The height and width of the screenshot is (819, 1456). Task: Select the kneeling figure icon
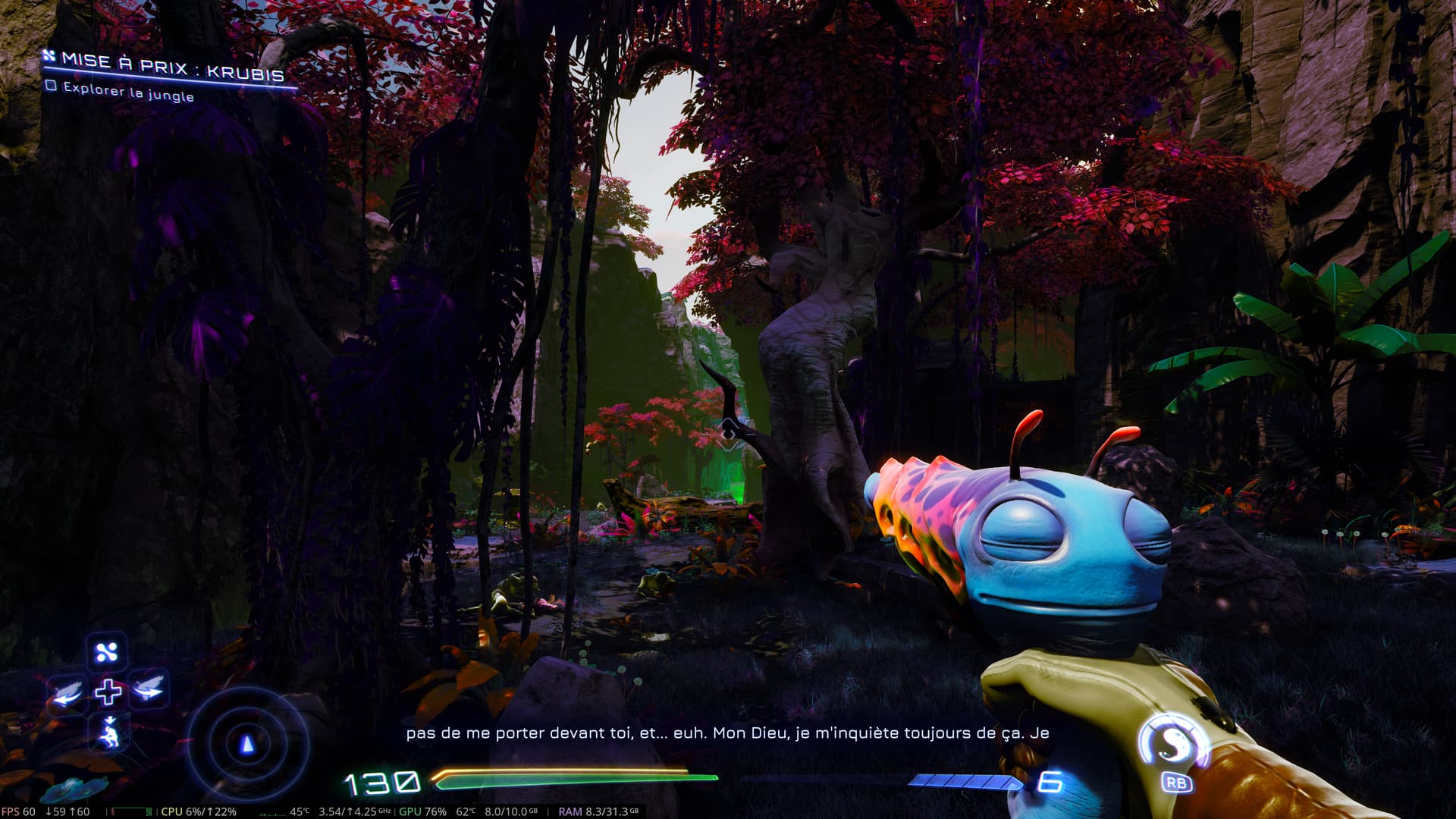(x=109, y=733)
